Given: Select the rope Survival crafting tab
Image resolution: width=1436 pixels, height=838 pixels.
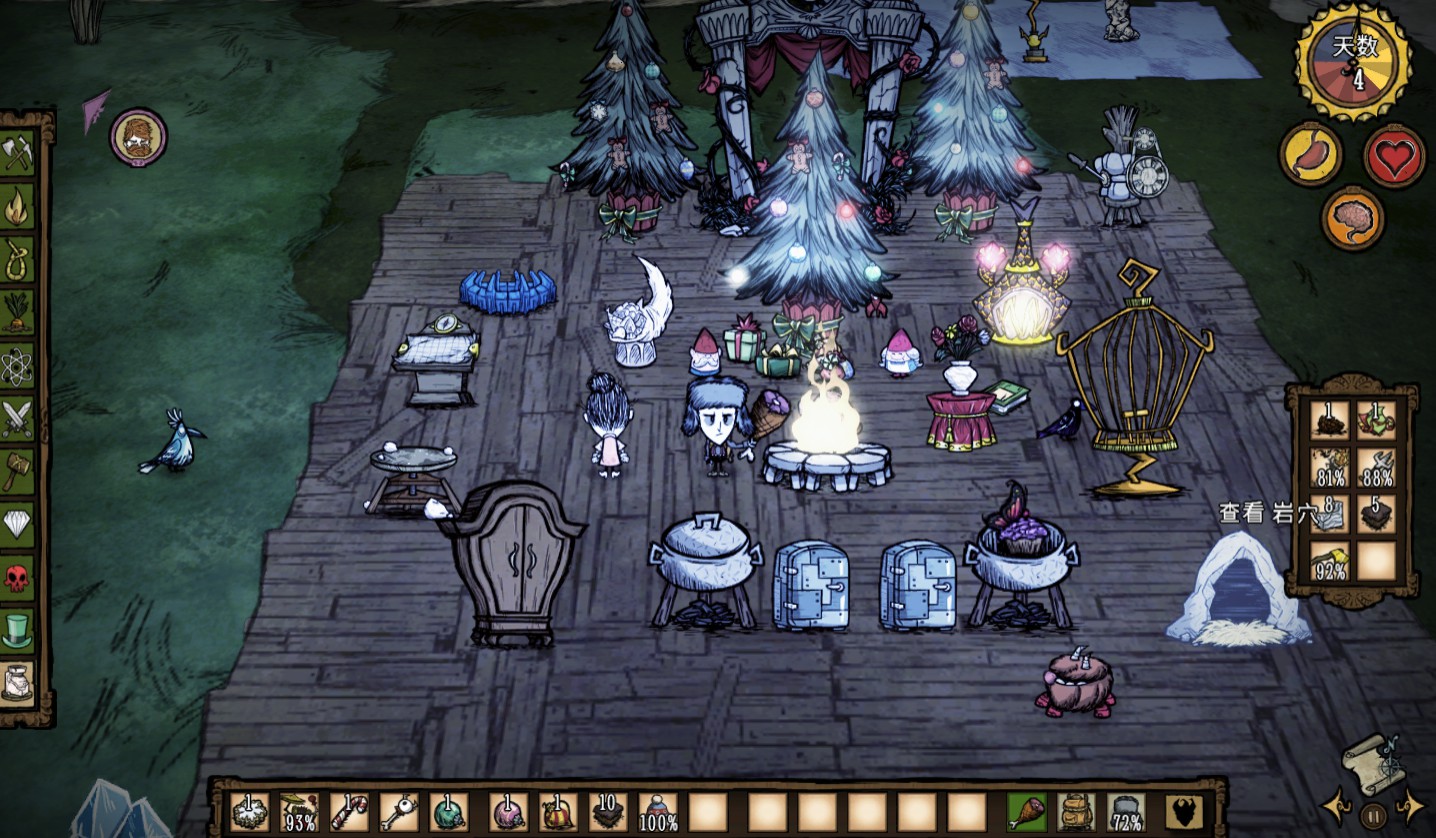Looking at the screenshot, I should pos(18,260).
